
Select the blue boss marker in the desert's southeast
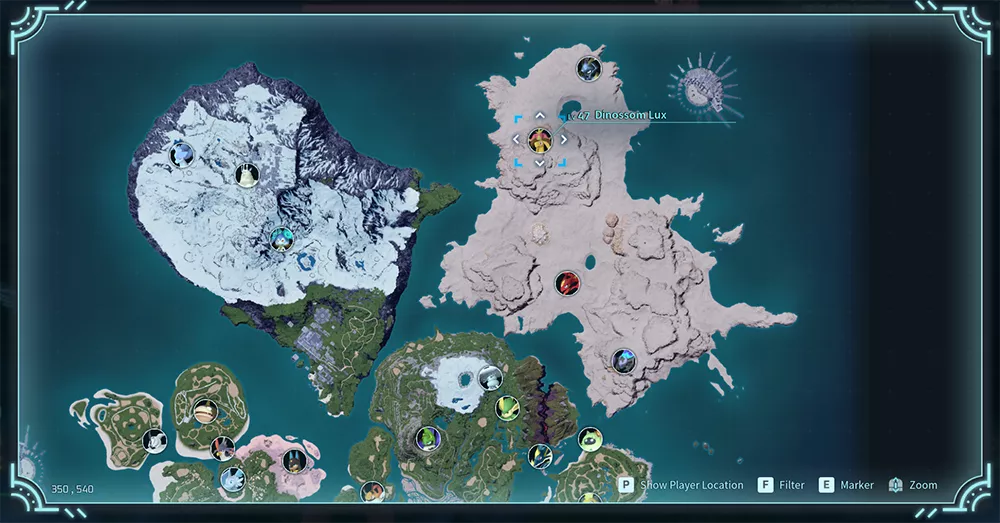click(x=624, y=360)
